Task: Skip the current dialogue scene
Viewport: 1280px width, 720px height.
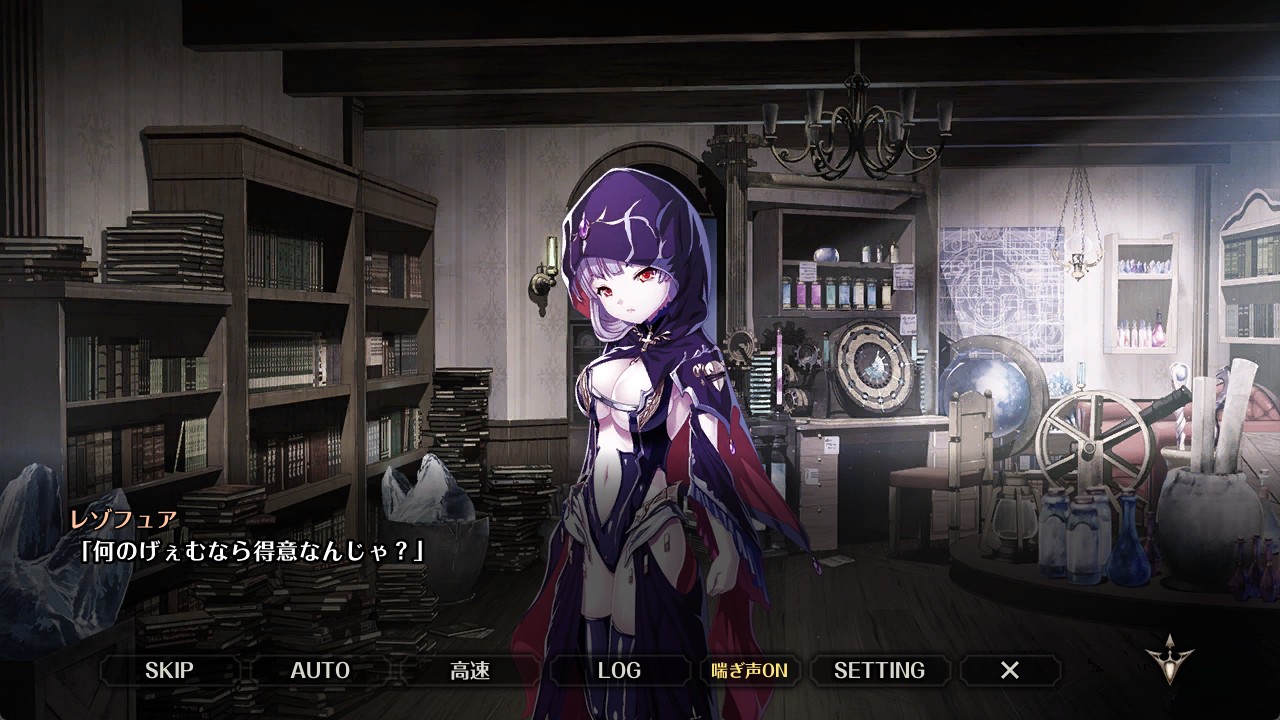Action: [x=169, y=670]
